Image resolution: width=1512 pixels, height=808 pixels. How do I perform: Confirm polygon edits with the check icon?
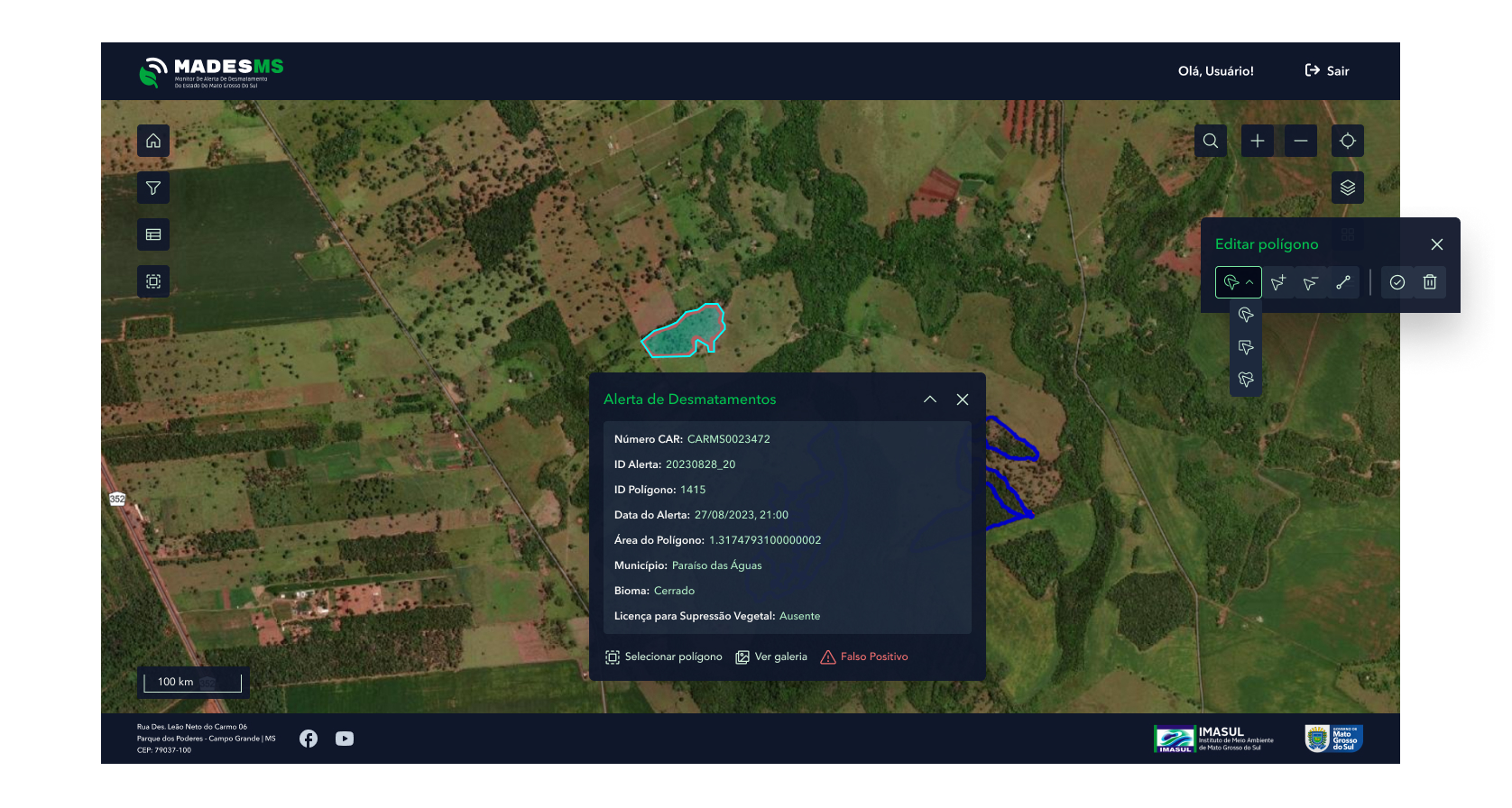(1397, 281)
